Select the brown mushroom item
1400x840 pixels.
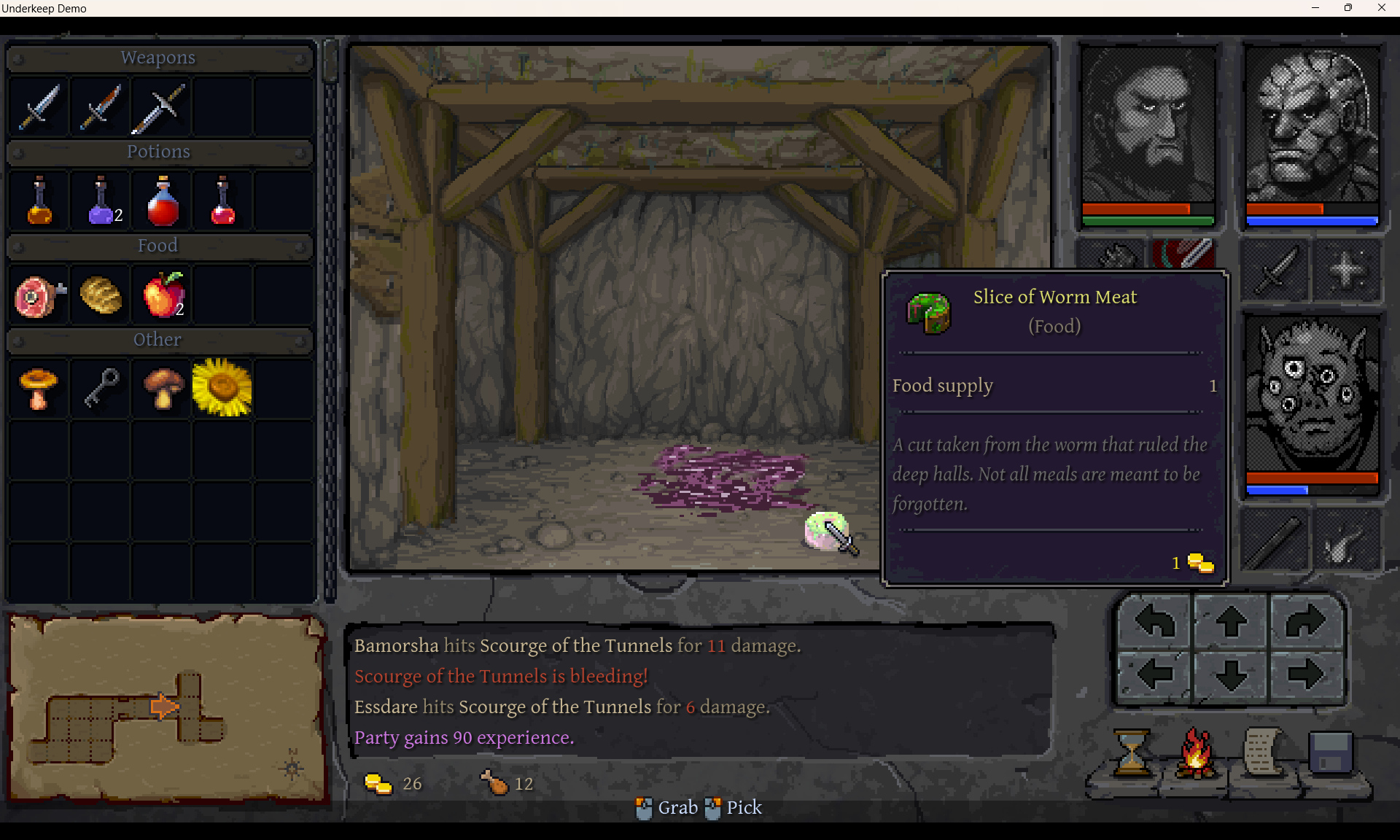[x=163, y=388]
